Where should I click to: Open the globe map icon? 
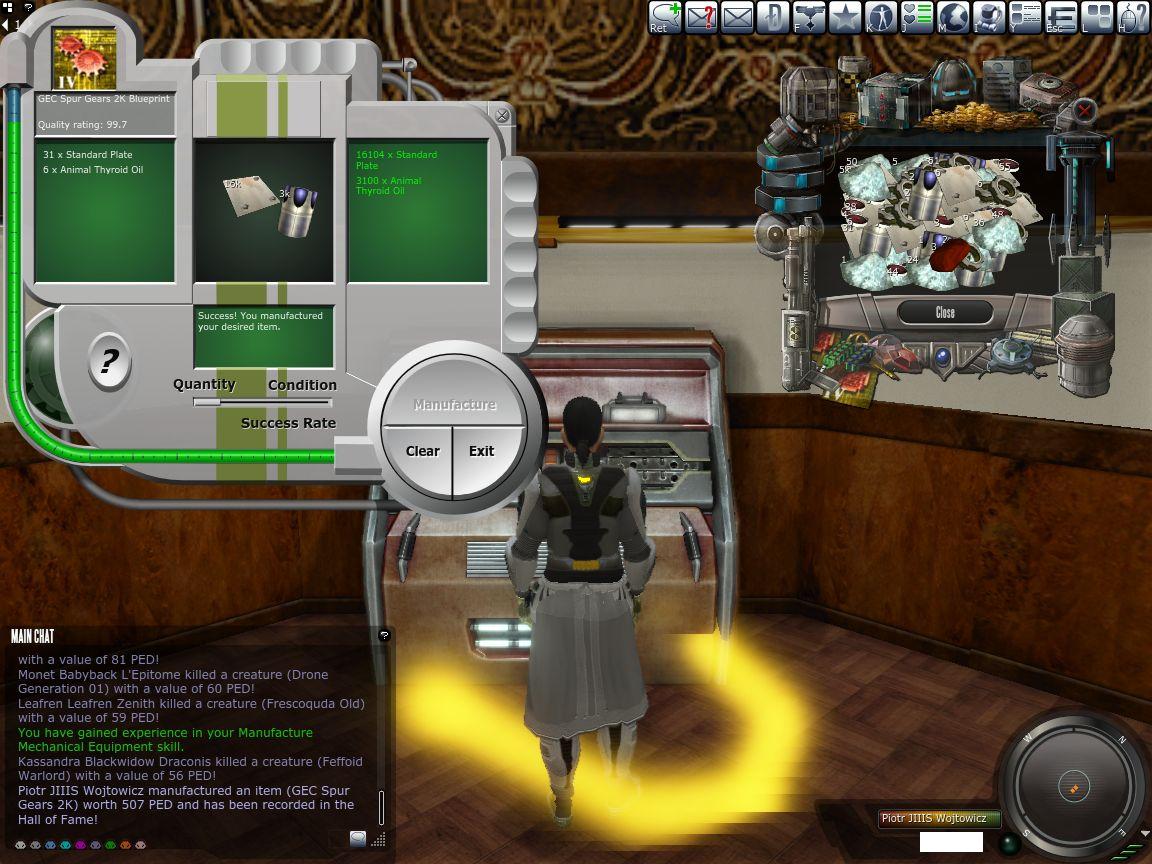tap(953, 17)
